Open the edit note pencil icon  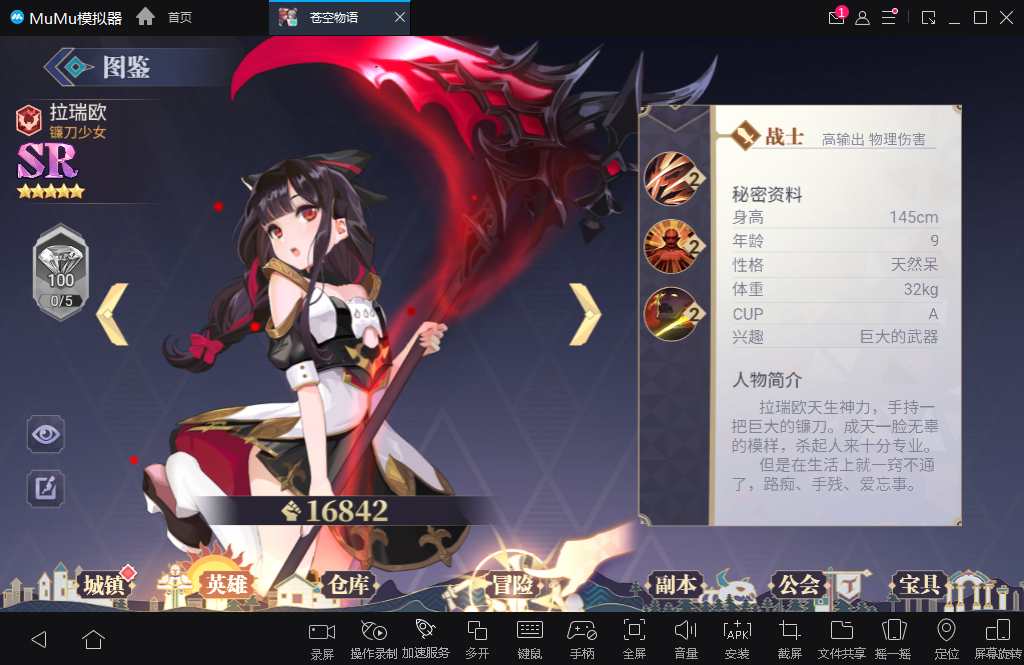(x=46, y=487)
